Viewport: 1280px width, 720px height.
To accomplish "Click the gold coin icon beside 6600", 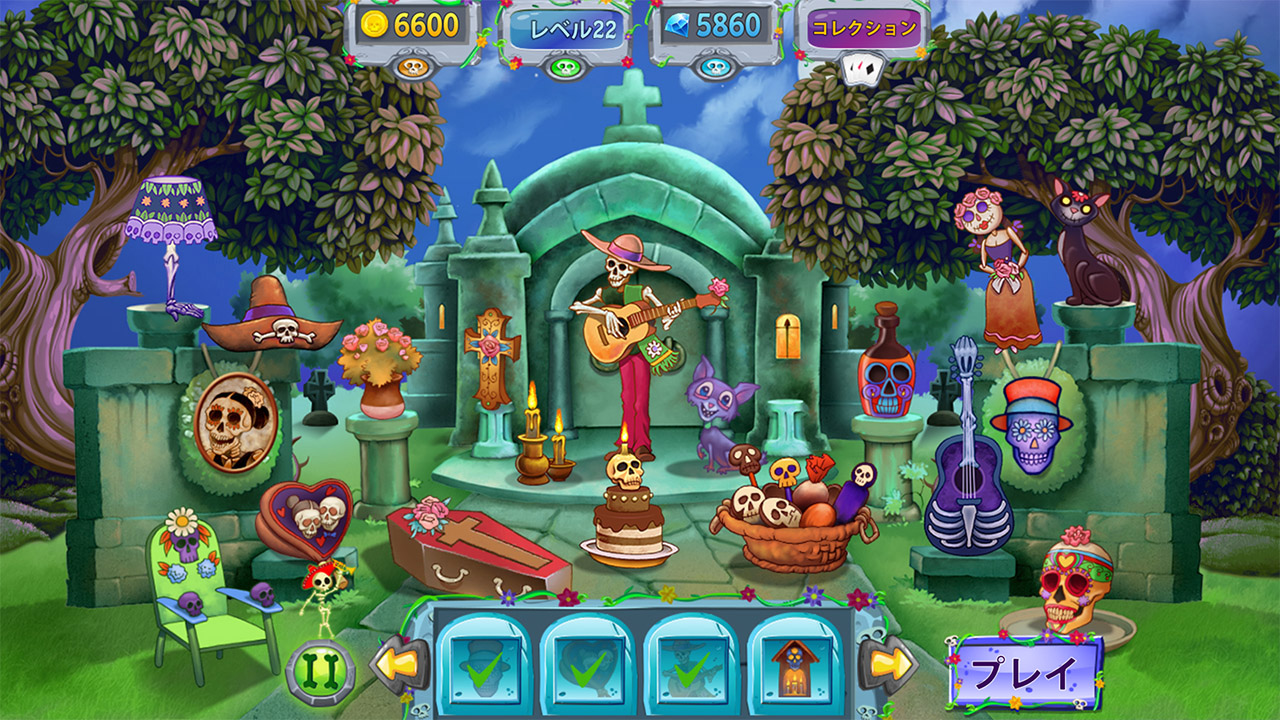I will [373, 22].
